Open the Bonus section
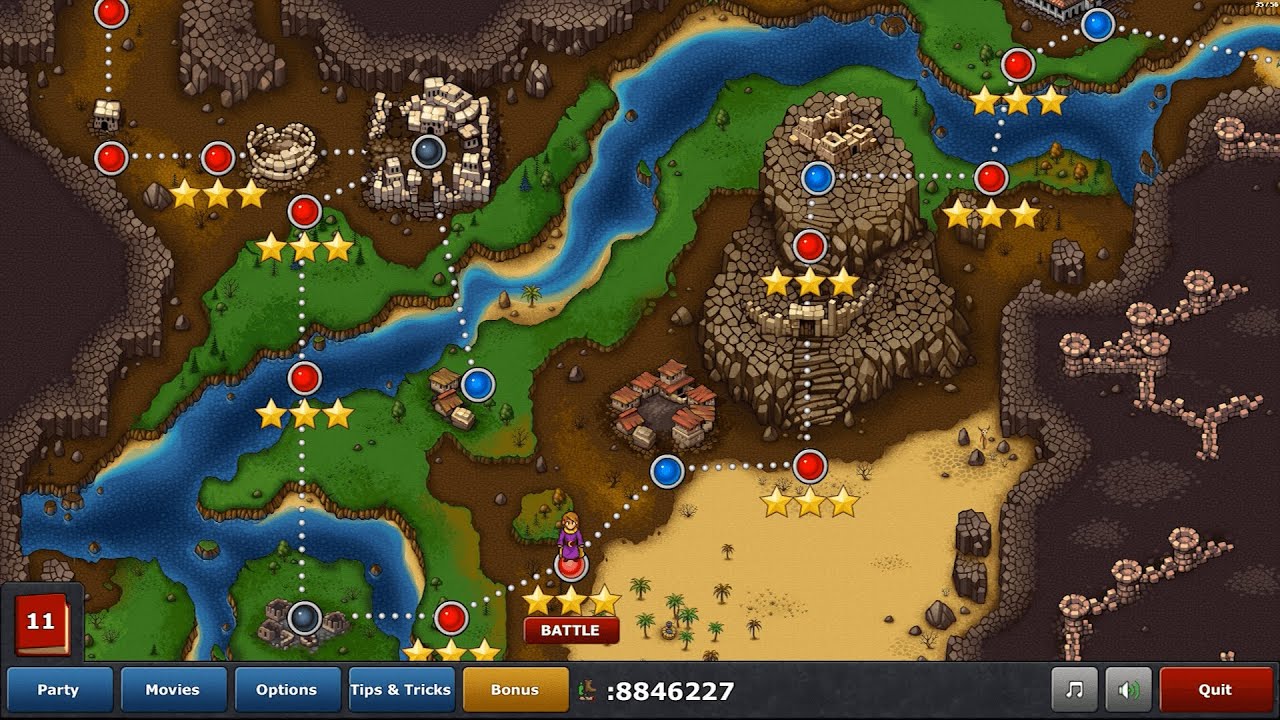Screen dimensions: 1280x720 click(515, 690)
